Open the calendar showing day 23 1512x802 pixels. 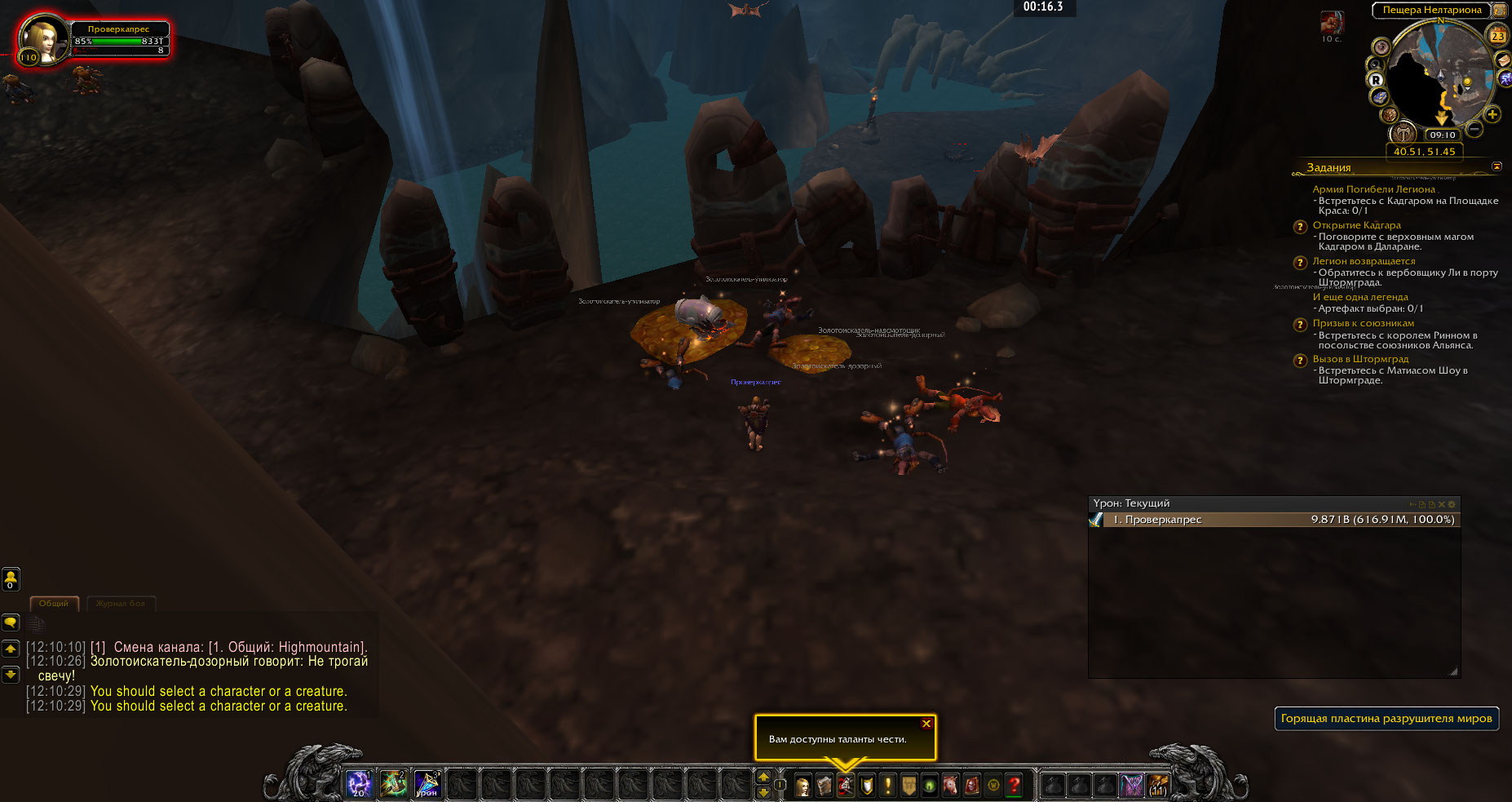coord(1497,36)
